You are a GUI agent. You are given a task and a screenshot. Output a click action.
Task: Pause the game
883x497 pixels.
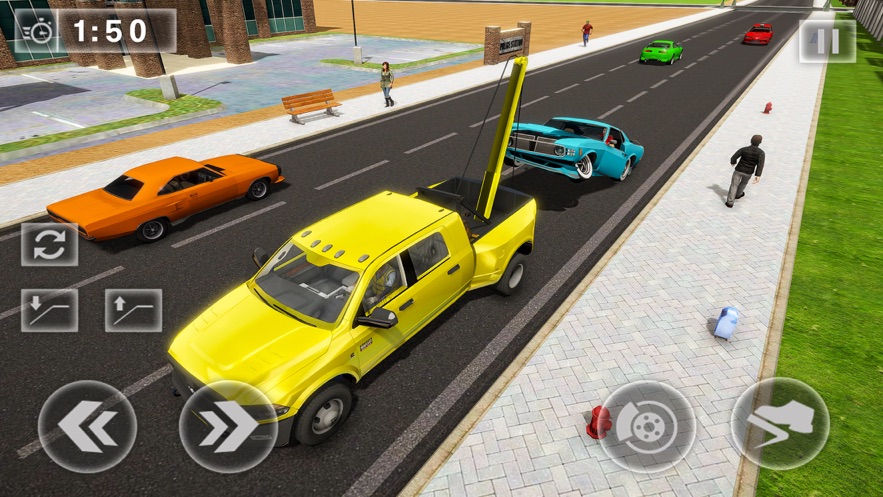826,41
